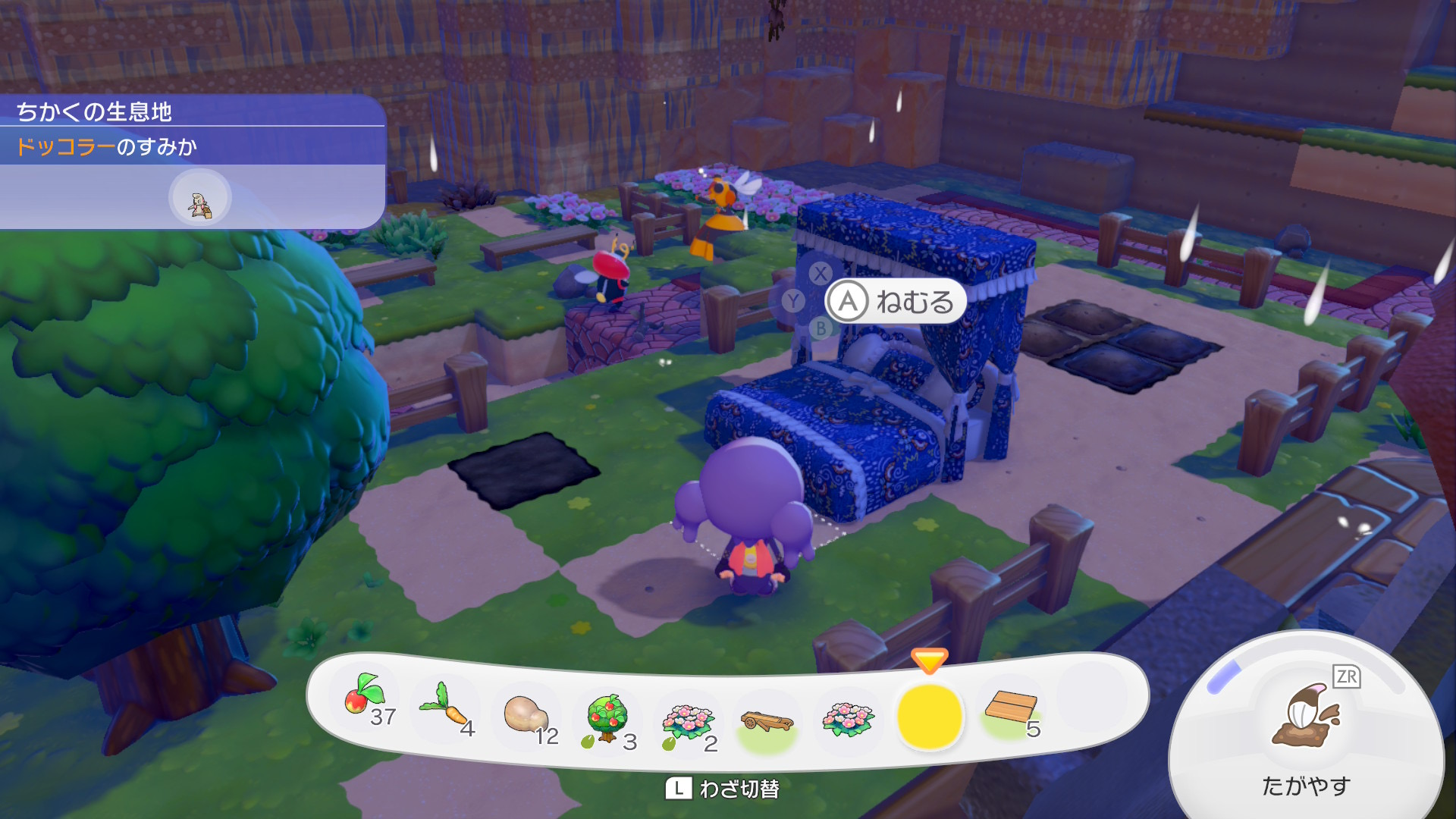Select the pink flower slot showing count 2
1456x819 pixels.
tap(689, 720)
